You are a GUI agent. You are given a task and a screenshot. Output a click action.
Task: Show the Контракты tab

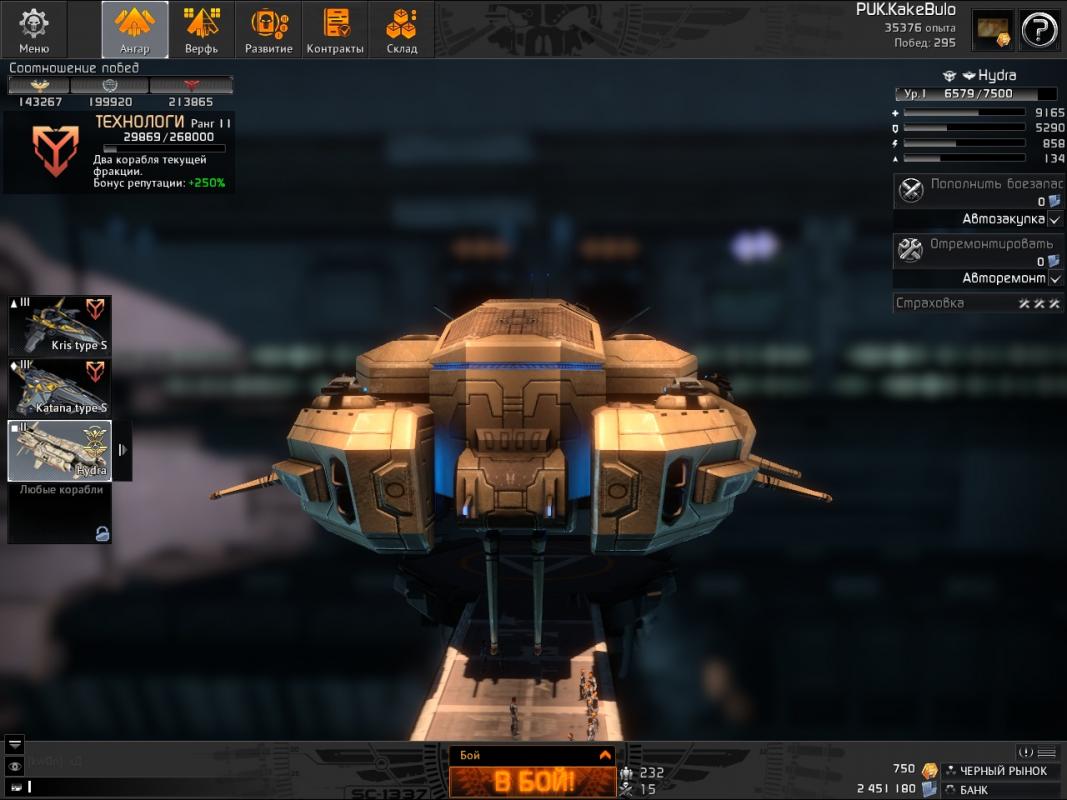(335, 30)
